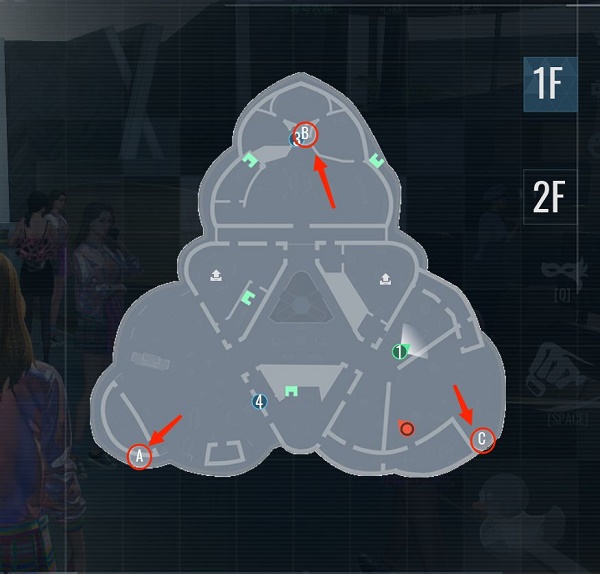Select map marker A
Image resolution: width=600 pixels, height=574 pixels.
pos(140,456)
